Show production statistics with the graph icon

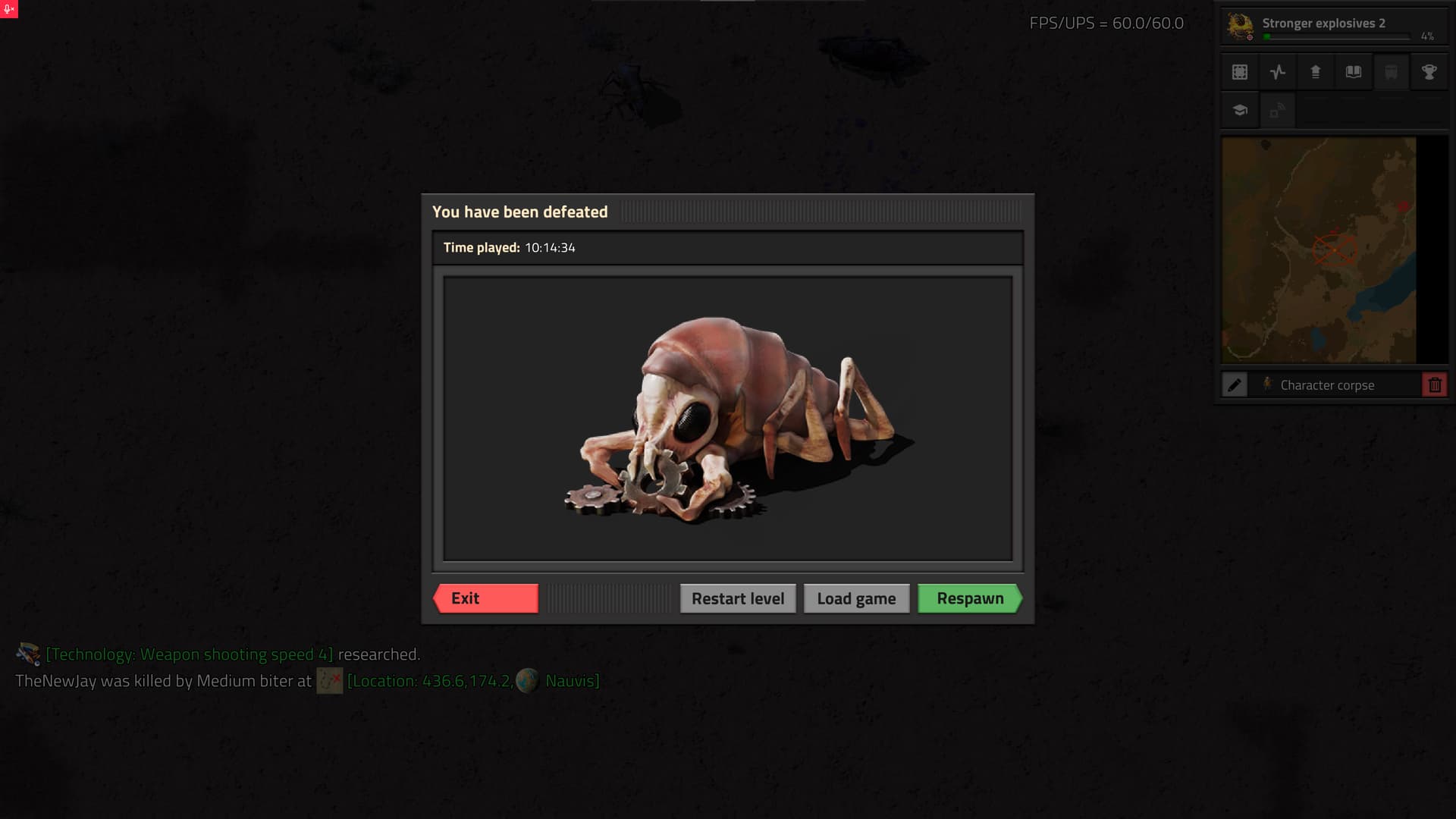click(1278, 72)
